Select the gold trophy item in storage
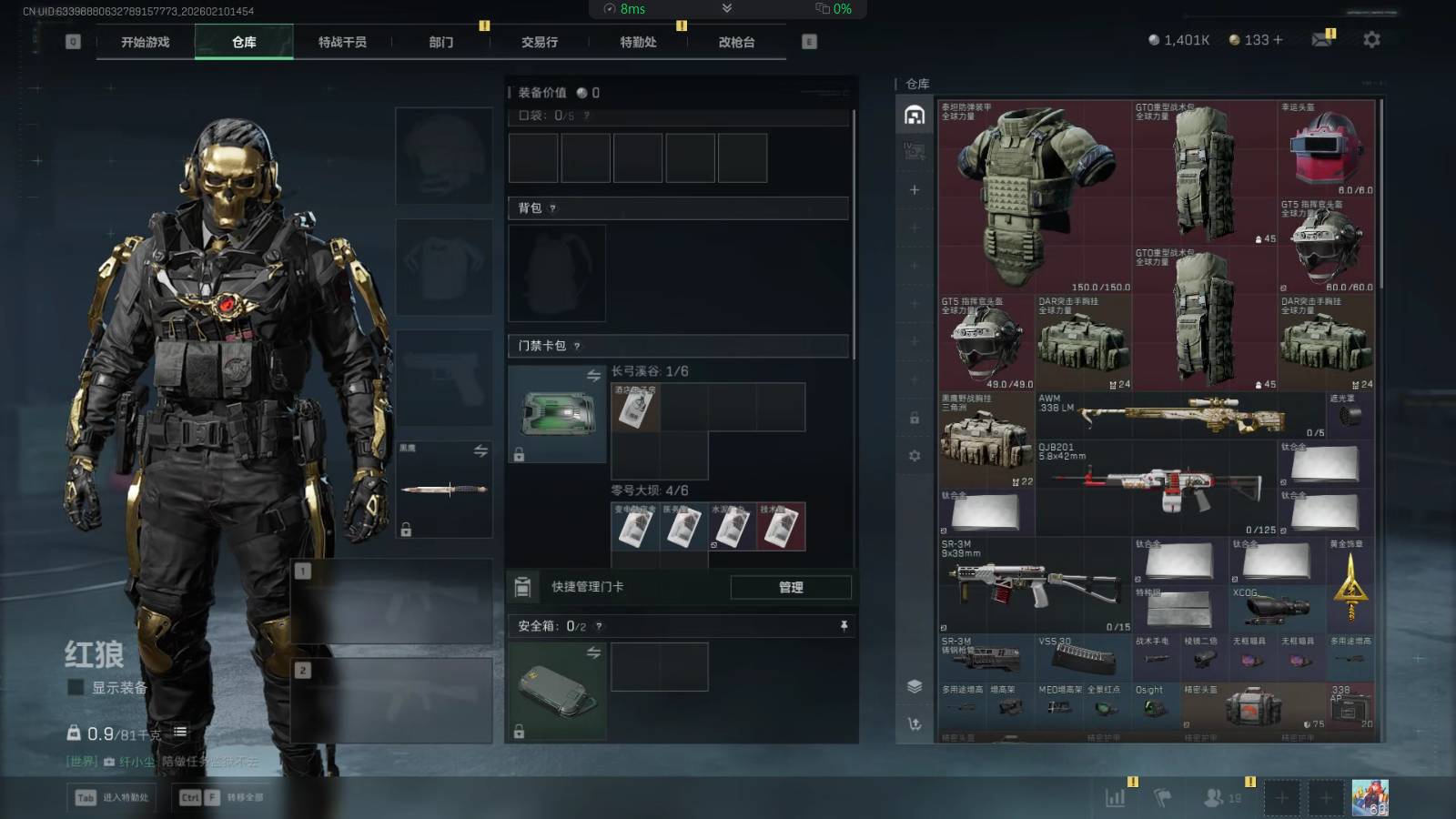The width and height of the screenshot is (1456, 819). 1350,585
